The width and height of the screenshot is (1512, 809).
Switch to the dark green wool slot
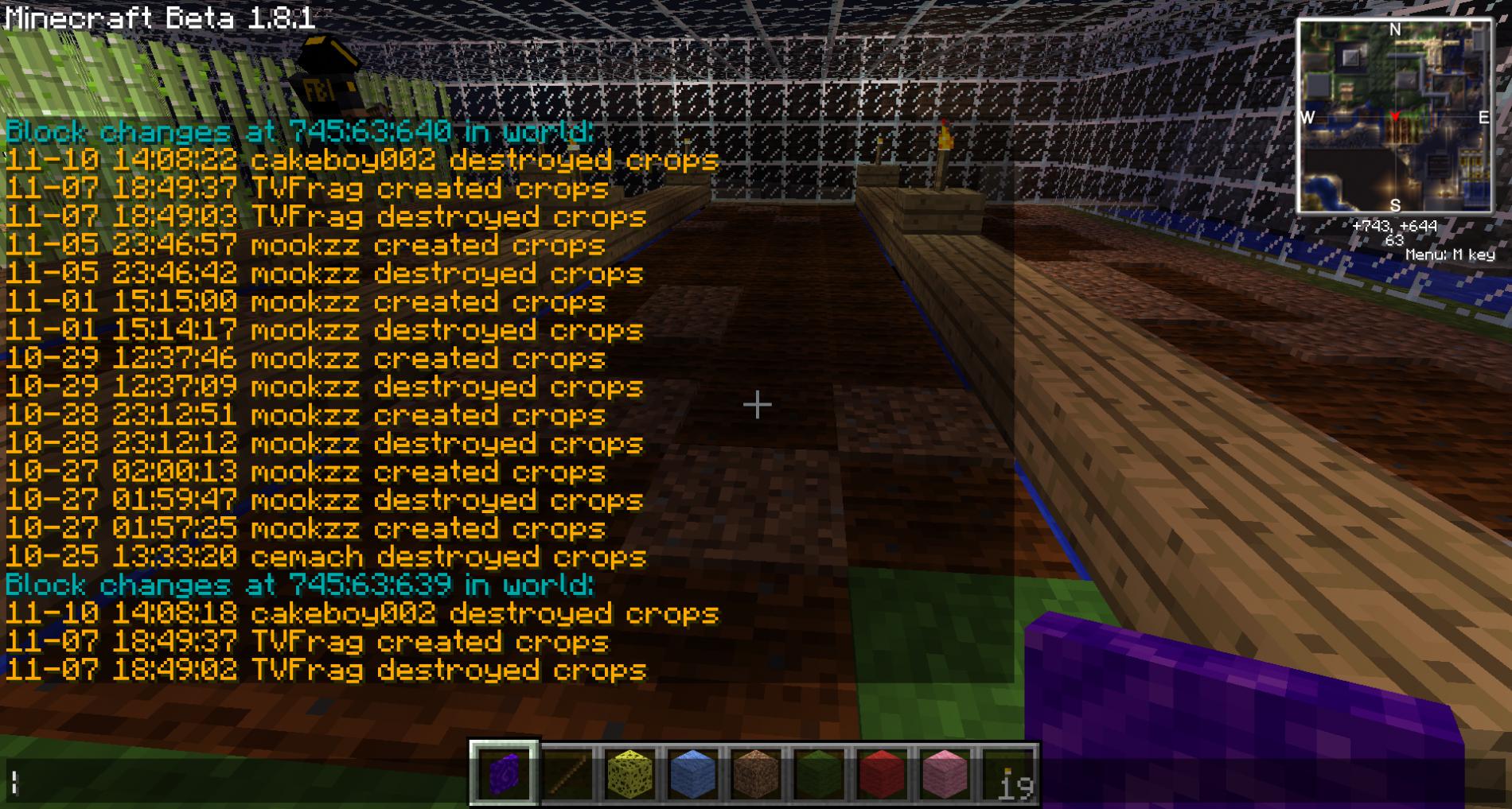point(818,773)
